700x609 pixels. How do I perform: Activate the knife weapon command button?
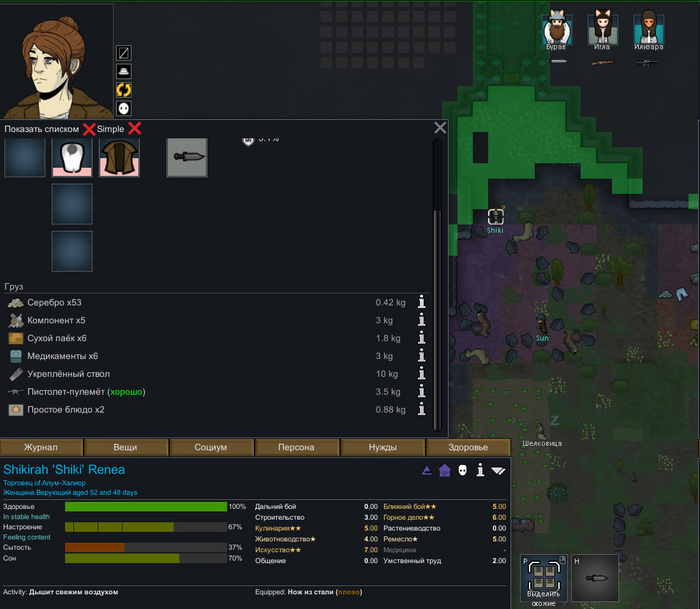click(594, 579)
